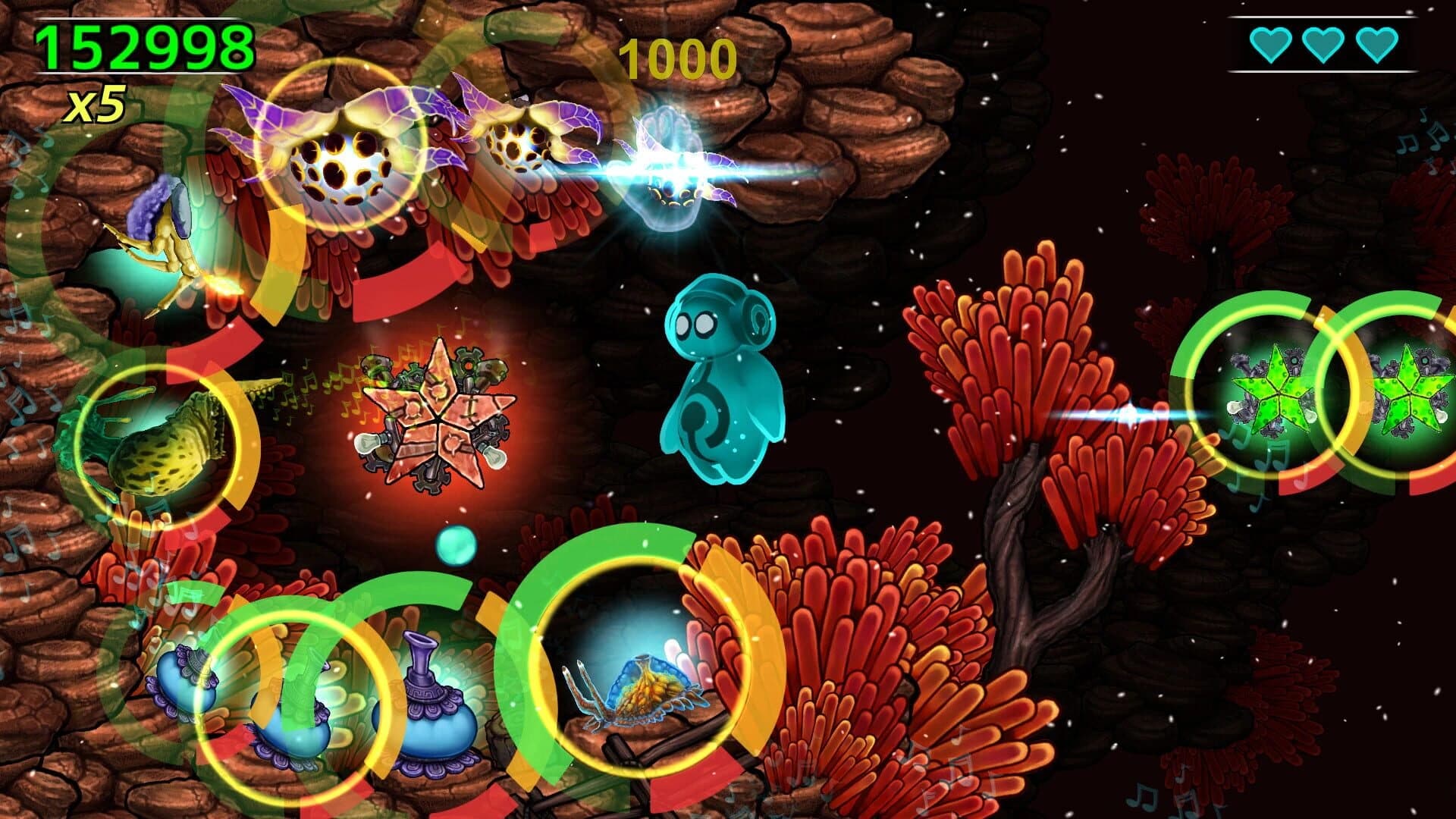Screen dimensions: 1456x819
Task: Click the yellow 1000 points popup
Action: point(675,57)
